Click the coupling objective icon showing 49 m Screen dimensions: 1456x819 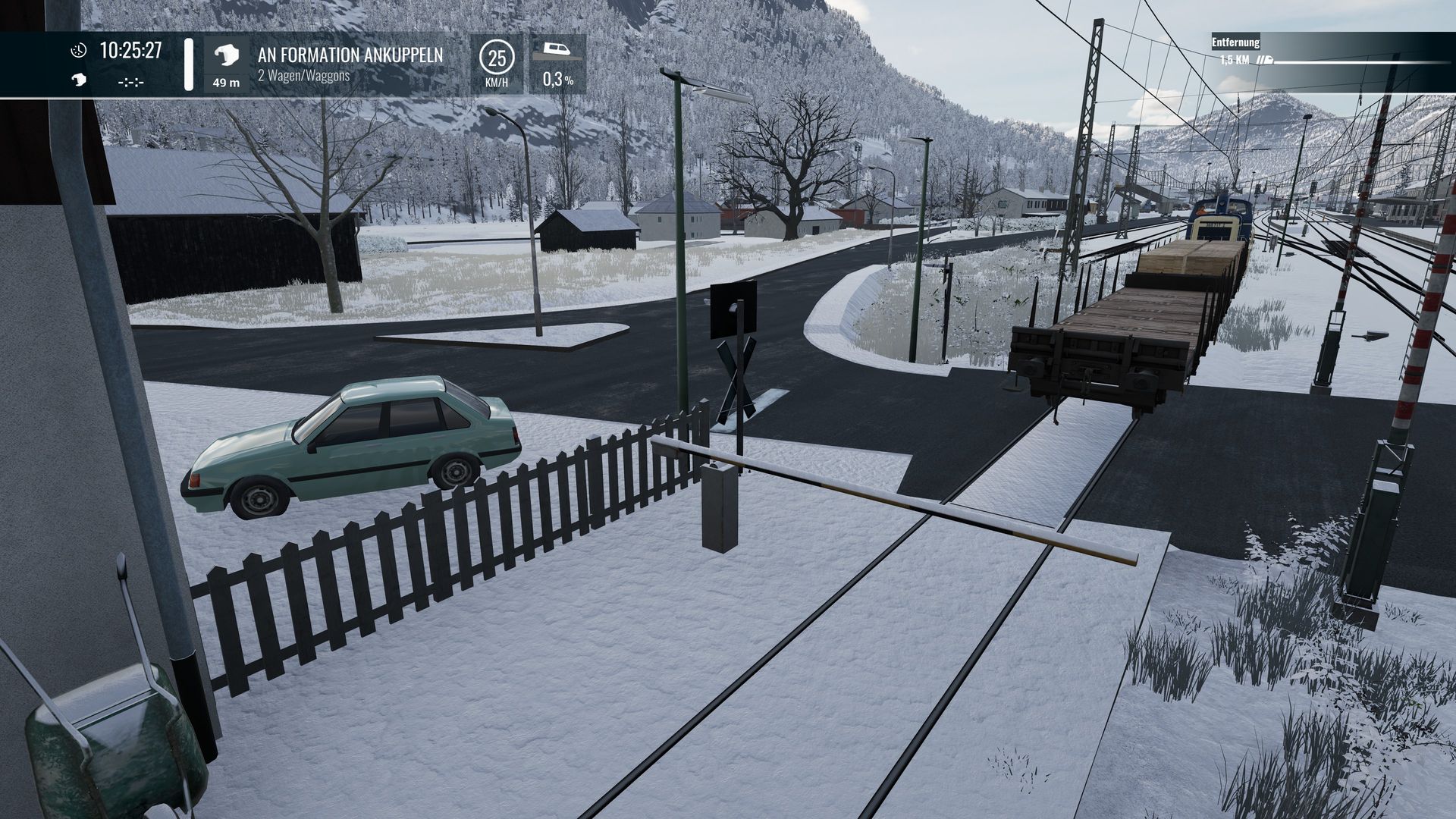[x=226, y=56]
